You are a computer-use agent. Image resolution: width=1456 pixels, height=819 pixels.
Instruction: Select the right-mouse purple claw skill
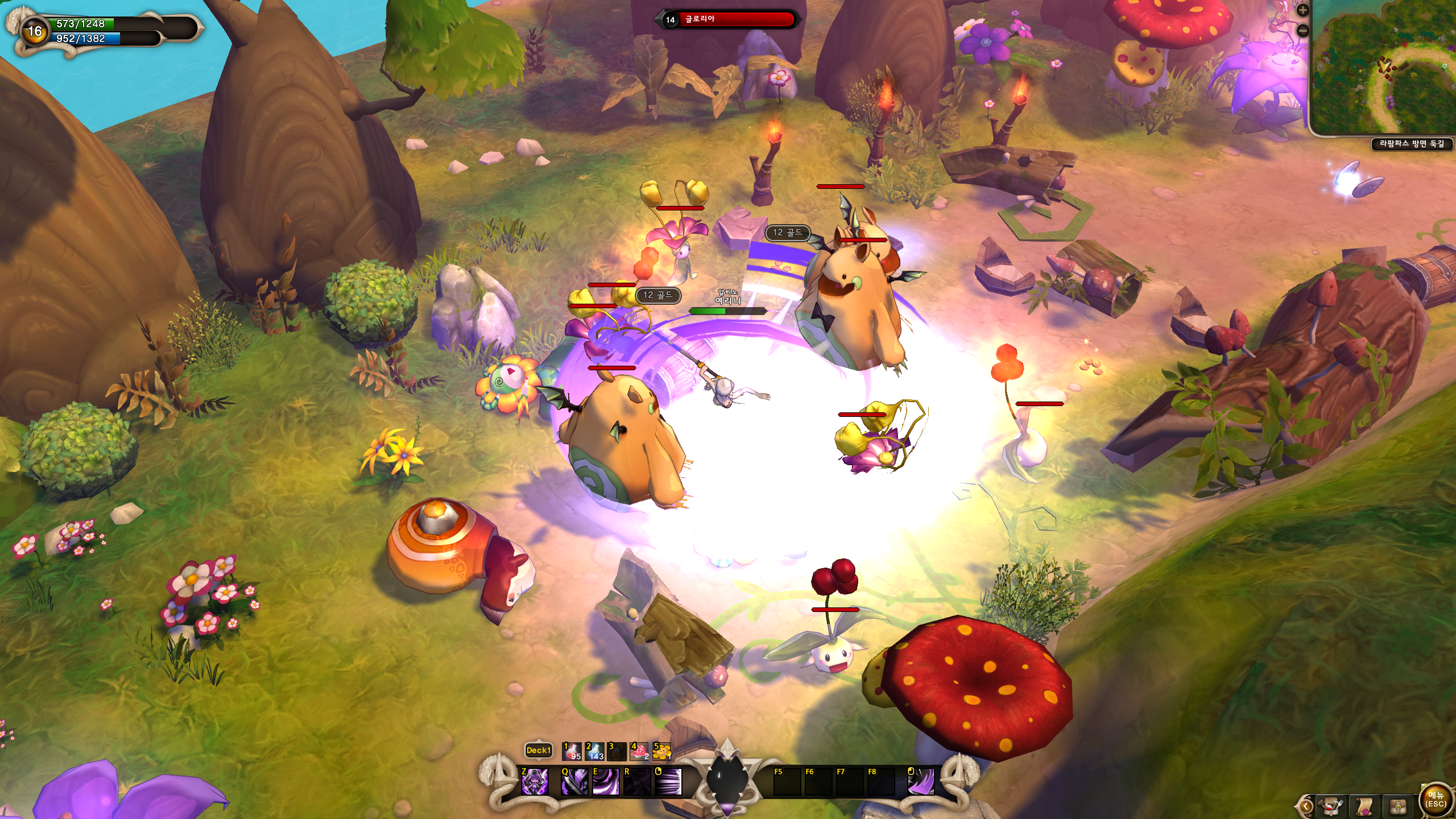[x=921, y=781]
